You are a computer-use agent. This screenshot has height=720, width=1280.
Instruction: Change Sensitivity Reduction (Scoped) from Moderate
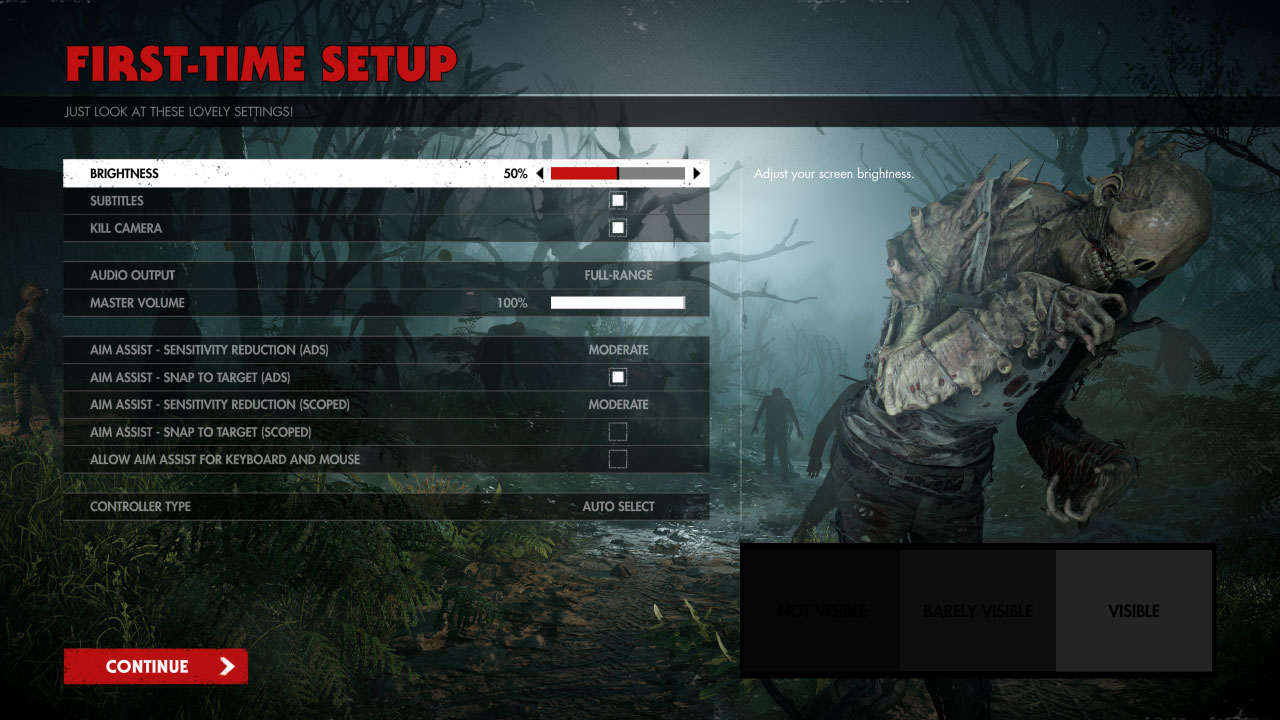(619, 404)
